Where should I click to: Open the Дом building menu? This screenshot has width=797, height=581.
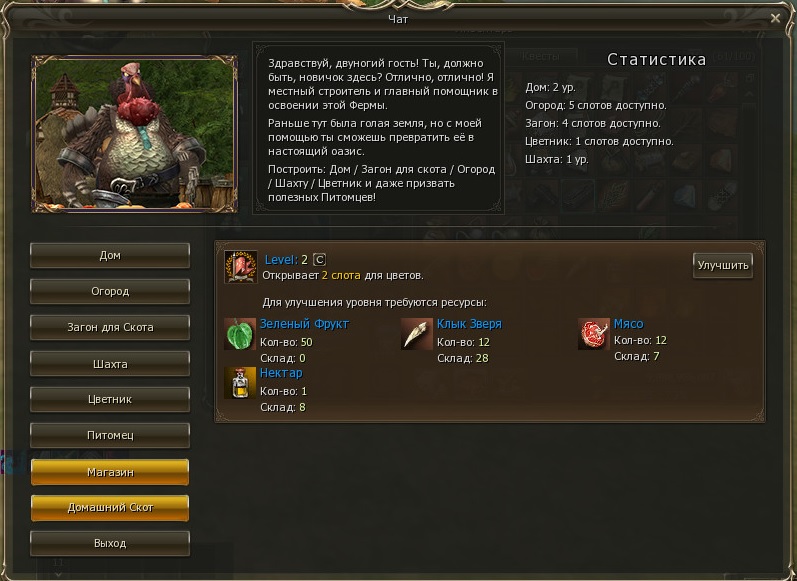click(x=110, y=255)
